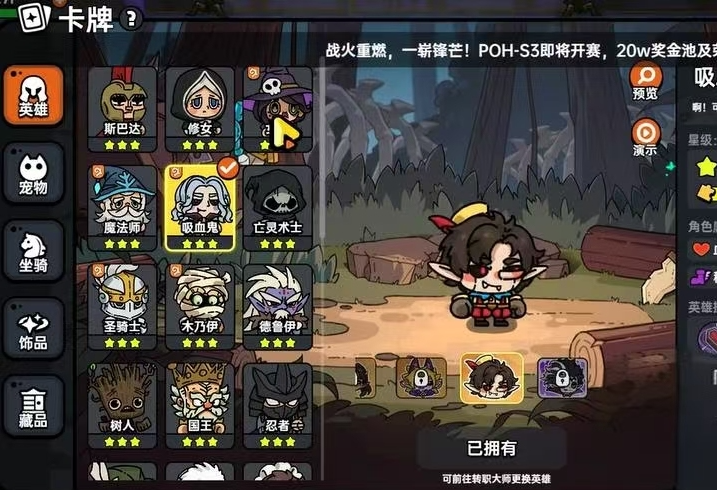717x490 pixels.
Task: Click the 已拥有 owned button
Action: click(491, 447)
